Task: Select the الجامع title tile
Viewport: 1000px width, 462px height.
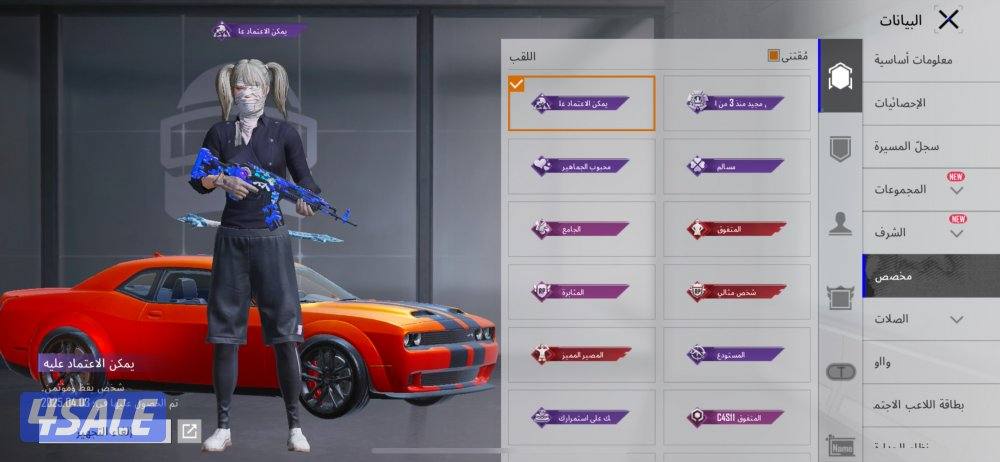Action: click(582, 229)
